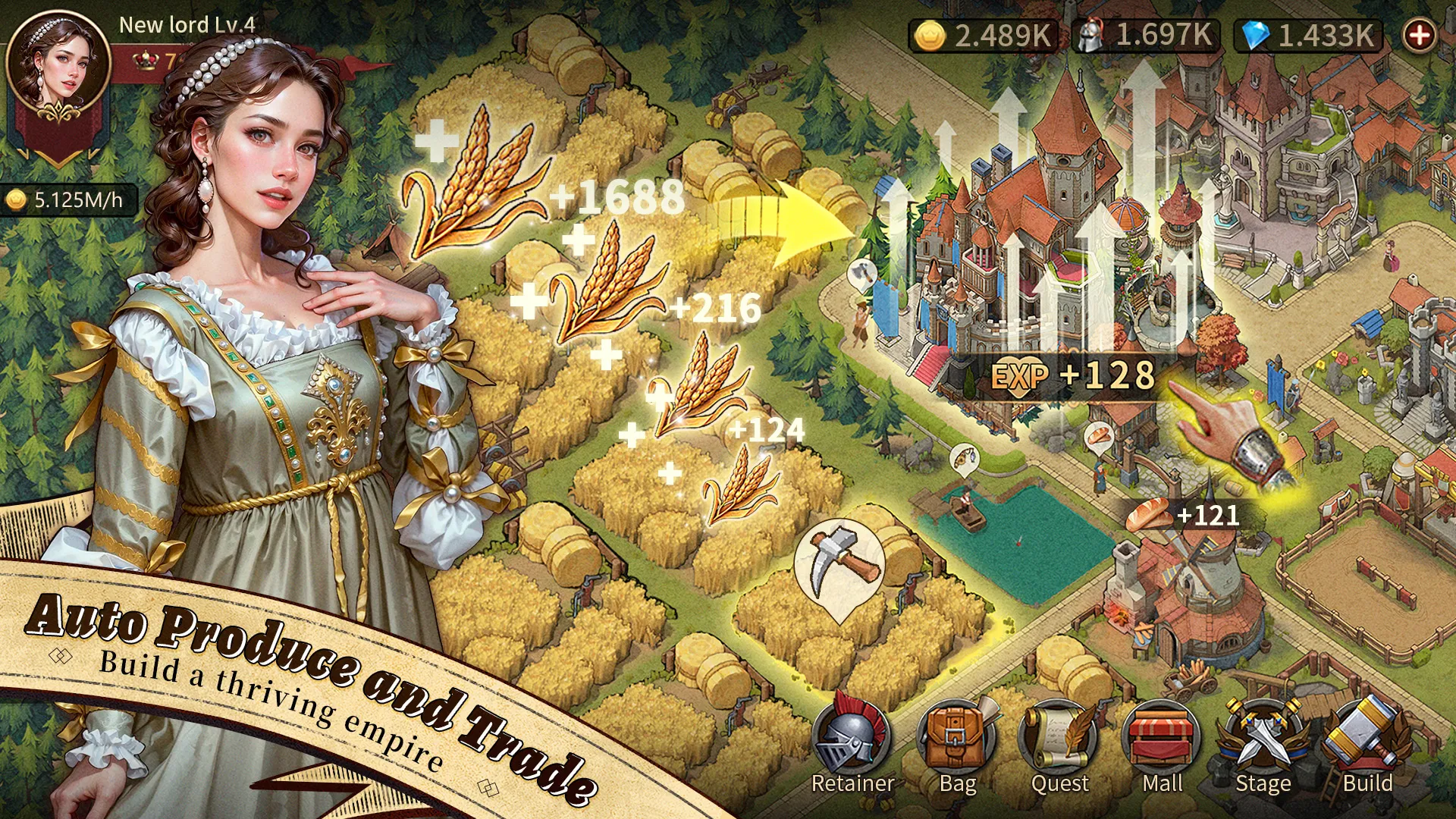Screen dimensions: 1456x819
Task: Tap the bread bubble by the hand pointer
Action: [1100, 437]
